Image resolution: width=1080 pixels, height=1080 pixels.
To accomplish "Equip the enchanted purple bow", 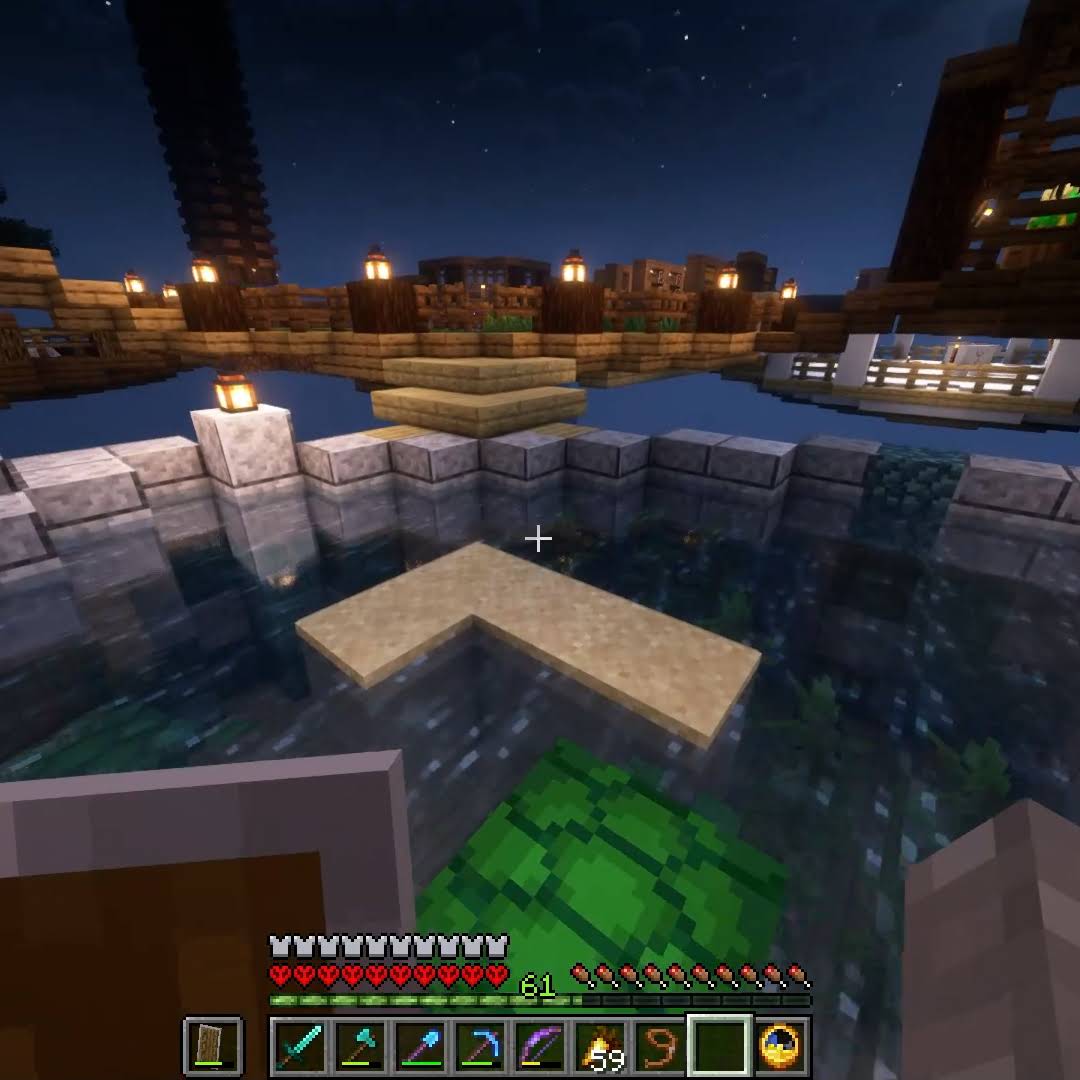I will pyautogui.click(x=540, y=1046).
